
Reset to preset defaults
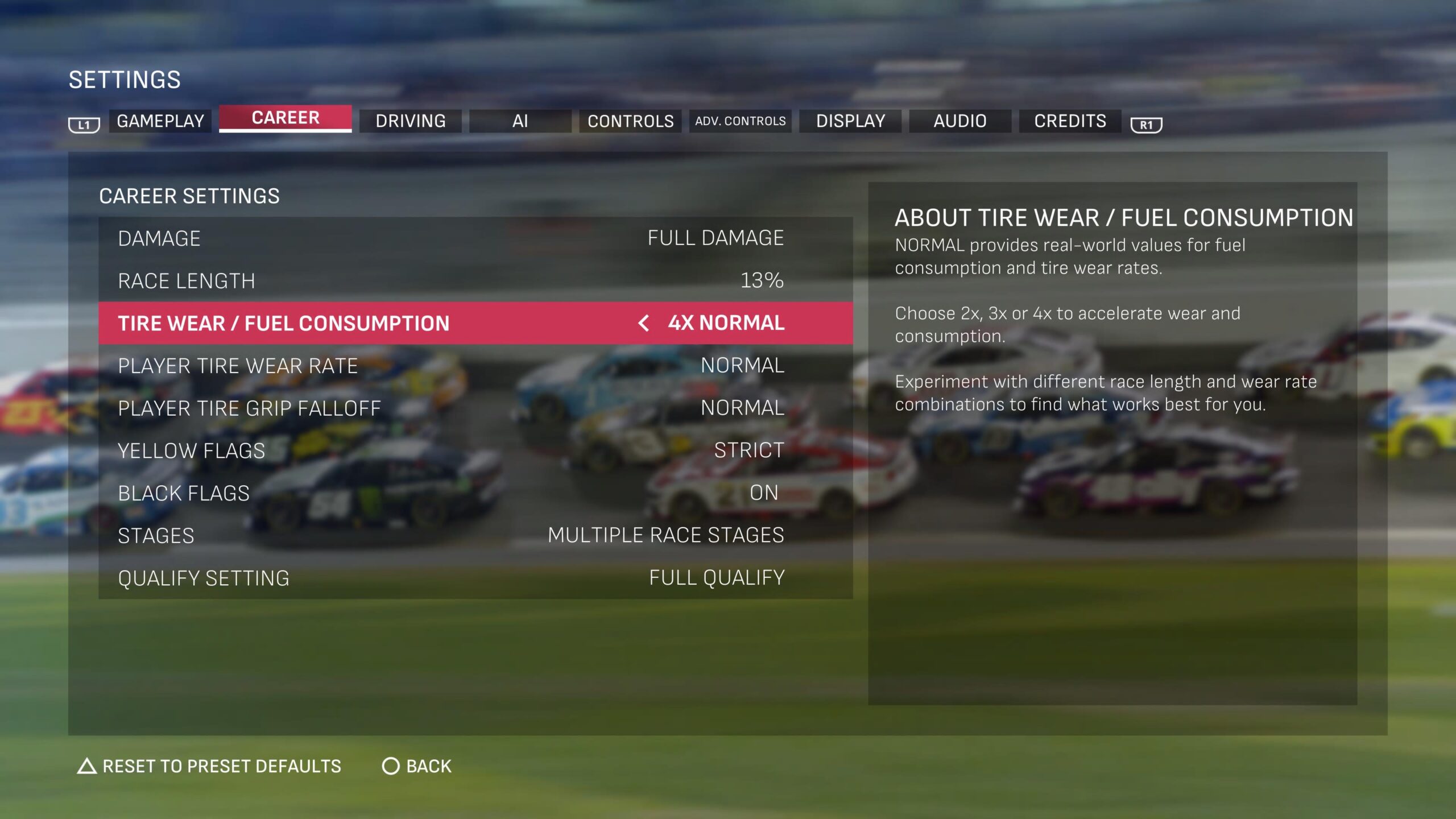click(x=209, y=766)
